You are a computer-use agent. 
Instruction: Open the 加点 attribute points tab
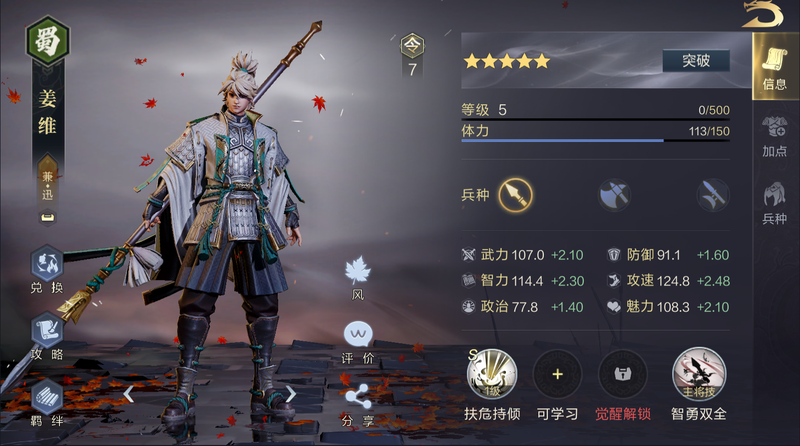click(x=774, y=135)
